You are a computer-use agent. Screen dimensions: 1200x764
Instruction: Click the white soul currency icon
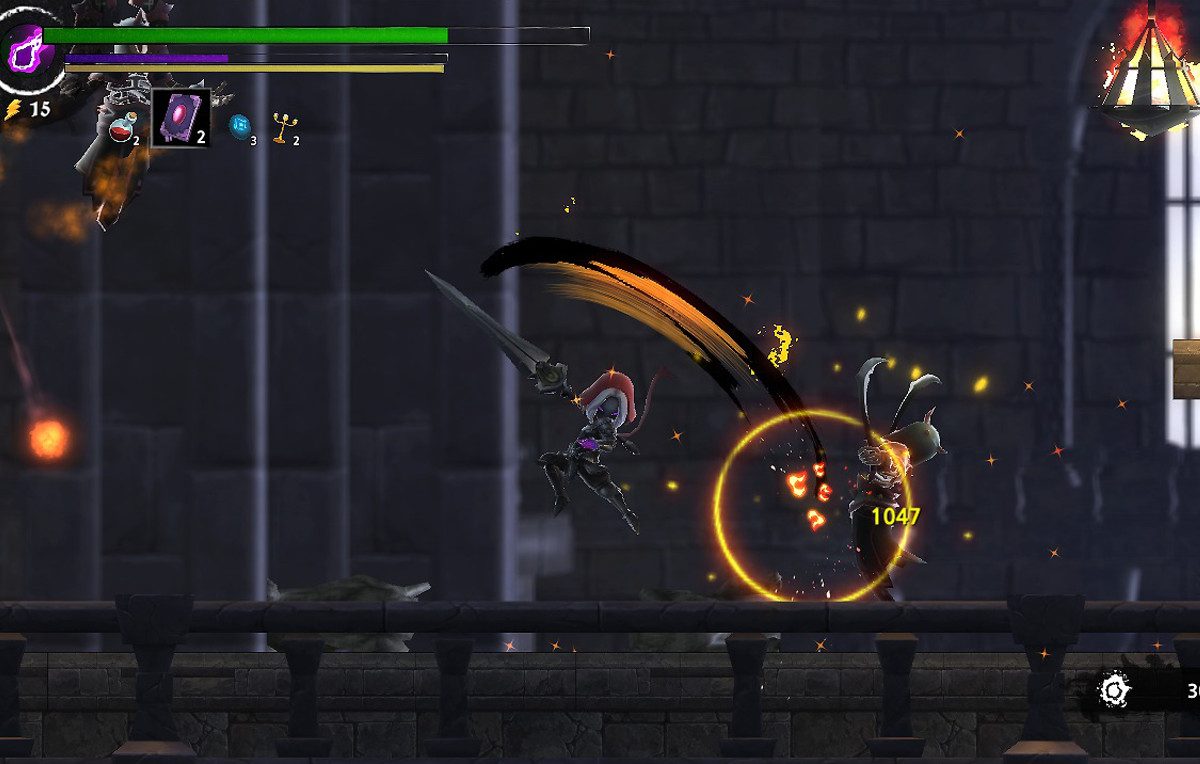[x=1114, y=690]
